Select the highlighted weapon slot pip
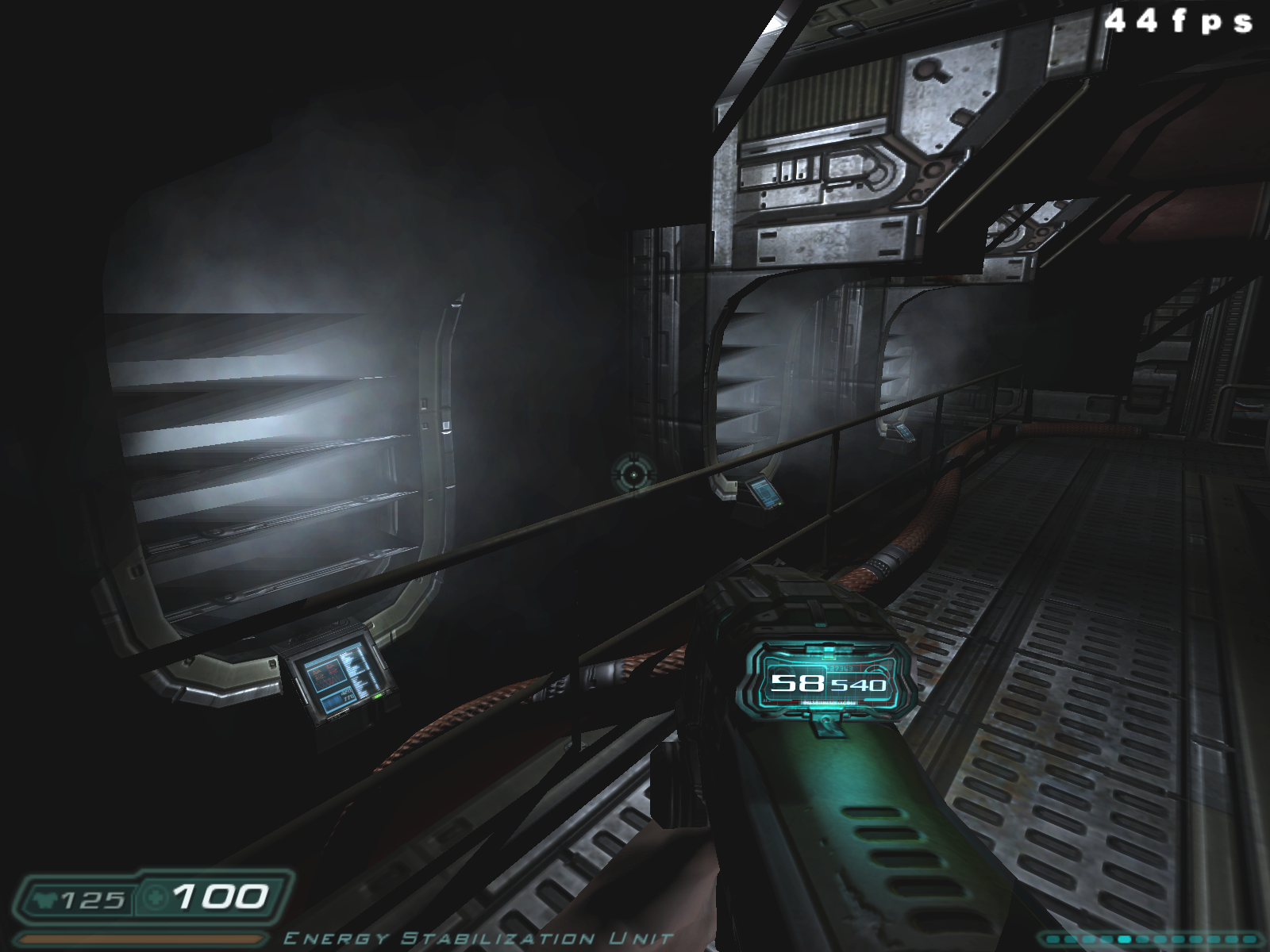This screenshot has height=952, width=1270. click(x=1125, y=939)
